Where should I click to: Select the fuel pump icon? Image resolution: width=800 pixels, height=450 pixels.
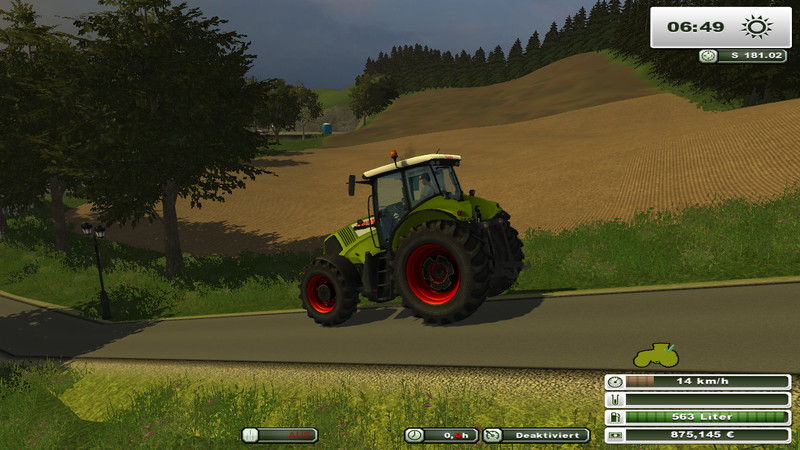(615, 417)
